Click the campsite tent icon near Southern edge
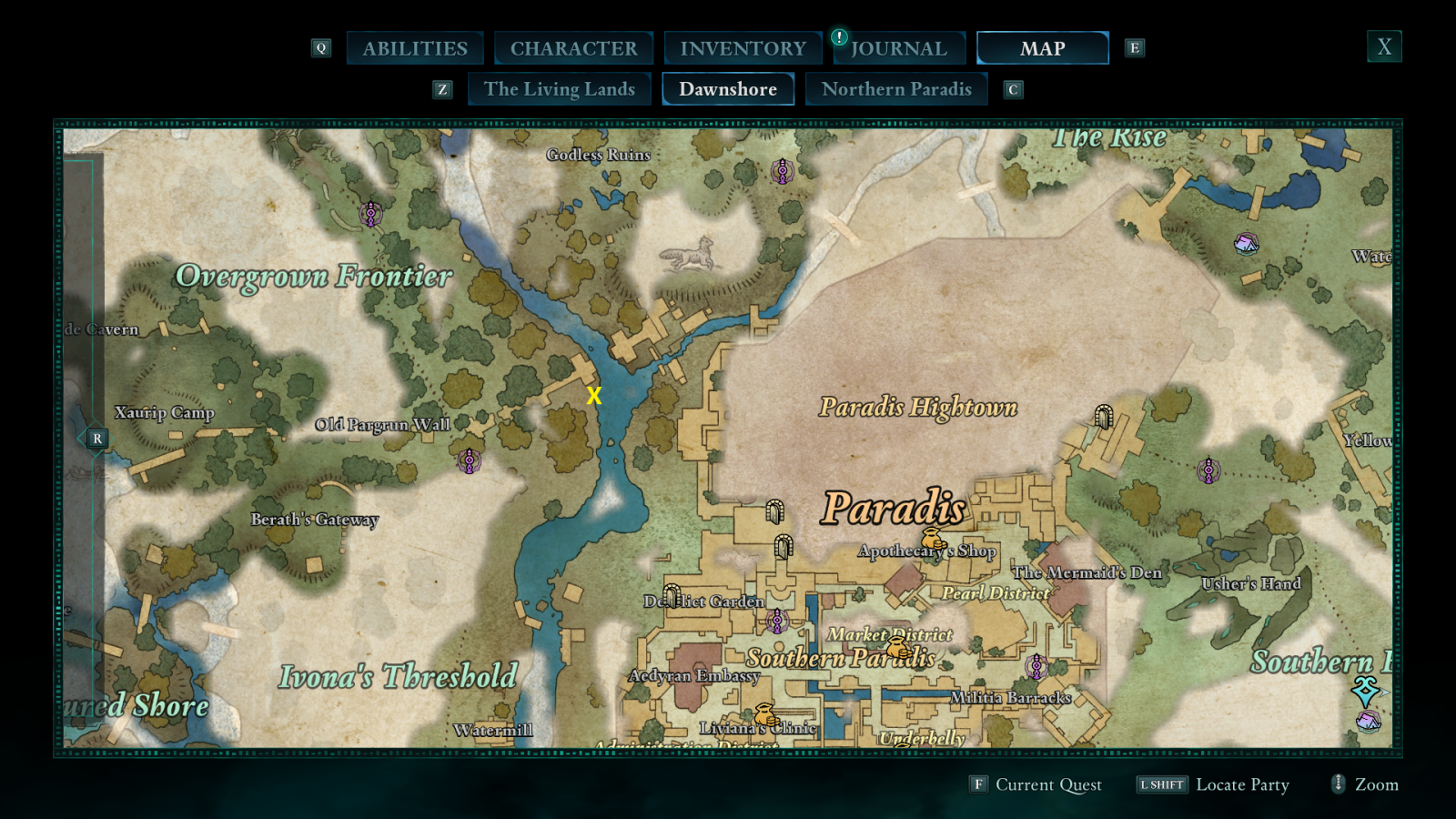Image resolution: width=1456 pixels, height=819 pixels. click(x=1367, y=723)
